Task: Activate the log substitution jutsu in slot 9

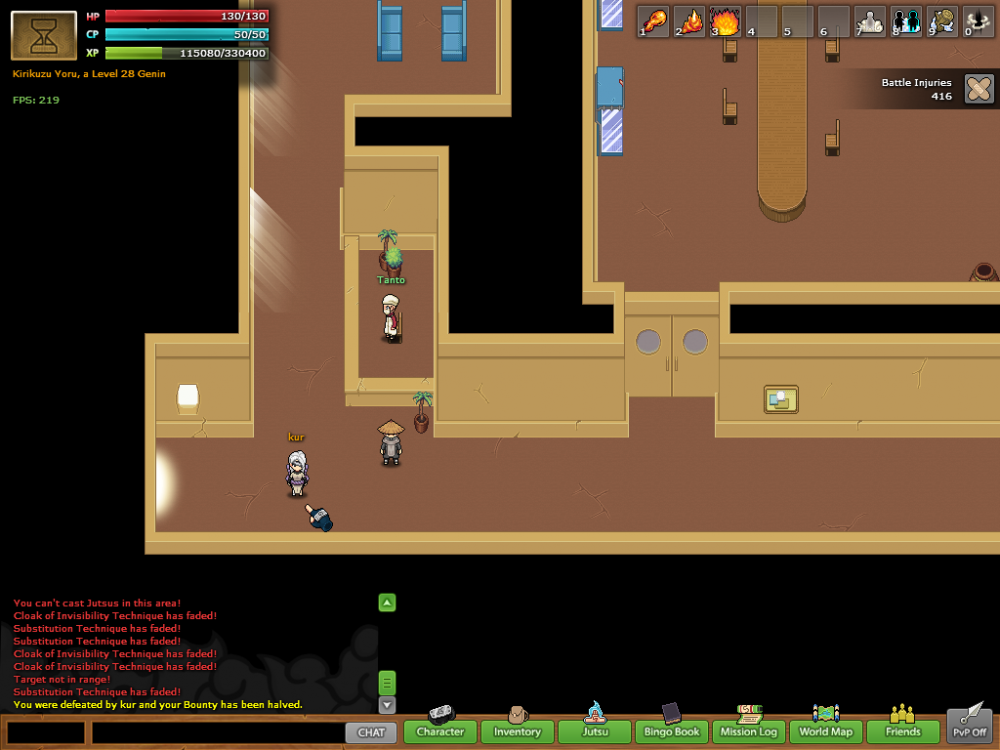Action: click(942, 21)
